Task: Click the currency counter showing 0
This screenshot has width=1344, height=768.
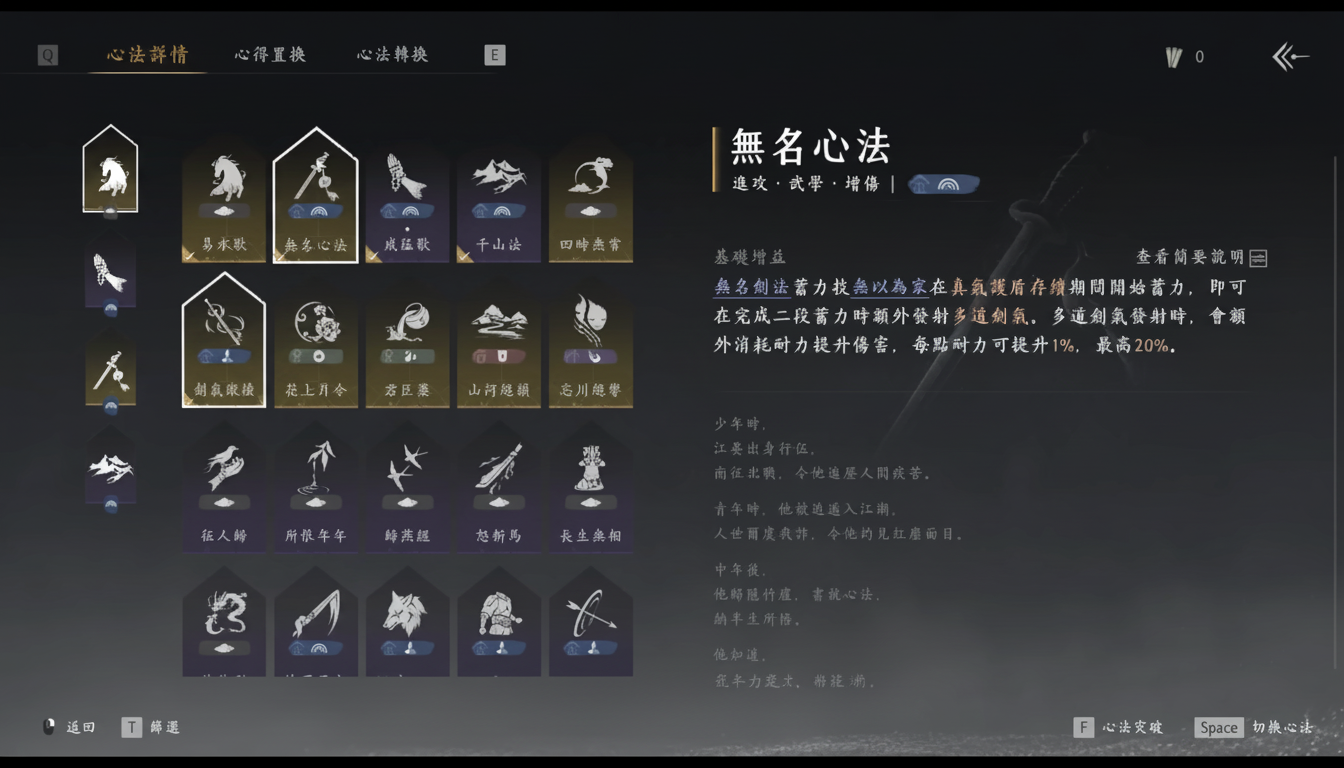Action: coord(1185,57)
